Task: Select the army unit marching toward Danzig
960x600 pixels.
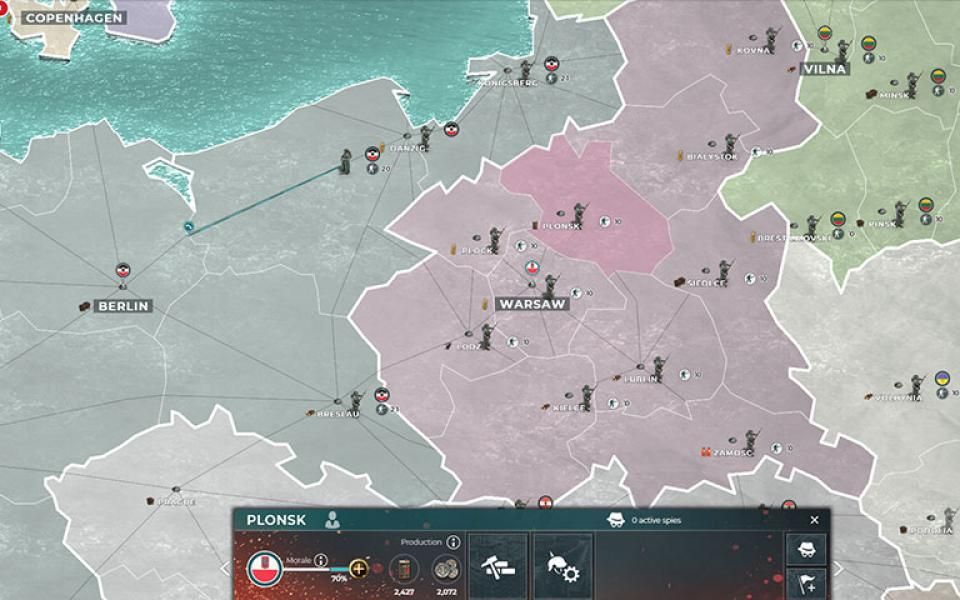Action: [x=345, y=160]
